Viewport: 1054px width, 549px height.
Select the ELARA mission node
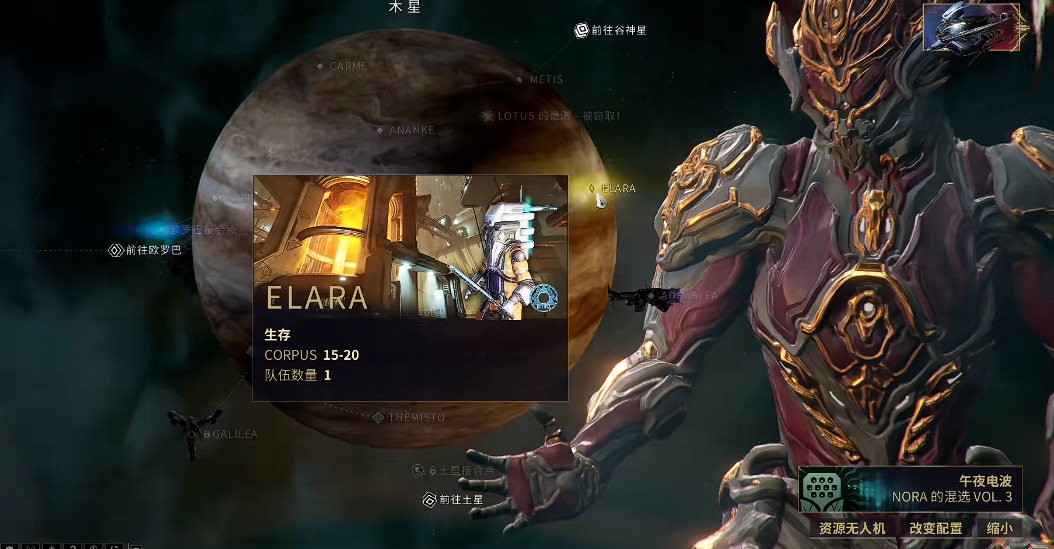pyautogui.click(x=592, y=187)
